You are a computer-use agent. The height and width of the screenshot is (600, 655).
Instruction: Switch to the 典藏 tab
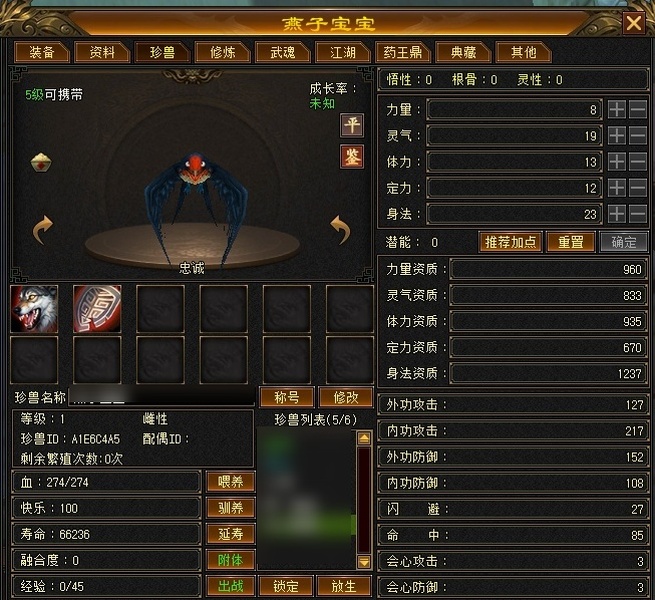[464, 52]
